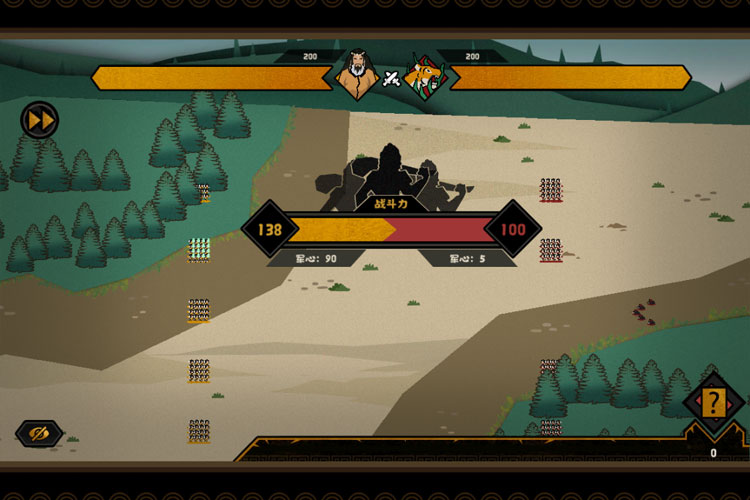
Task: Speed up battle with the fast-forward button
Action: coord(40,121)
